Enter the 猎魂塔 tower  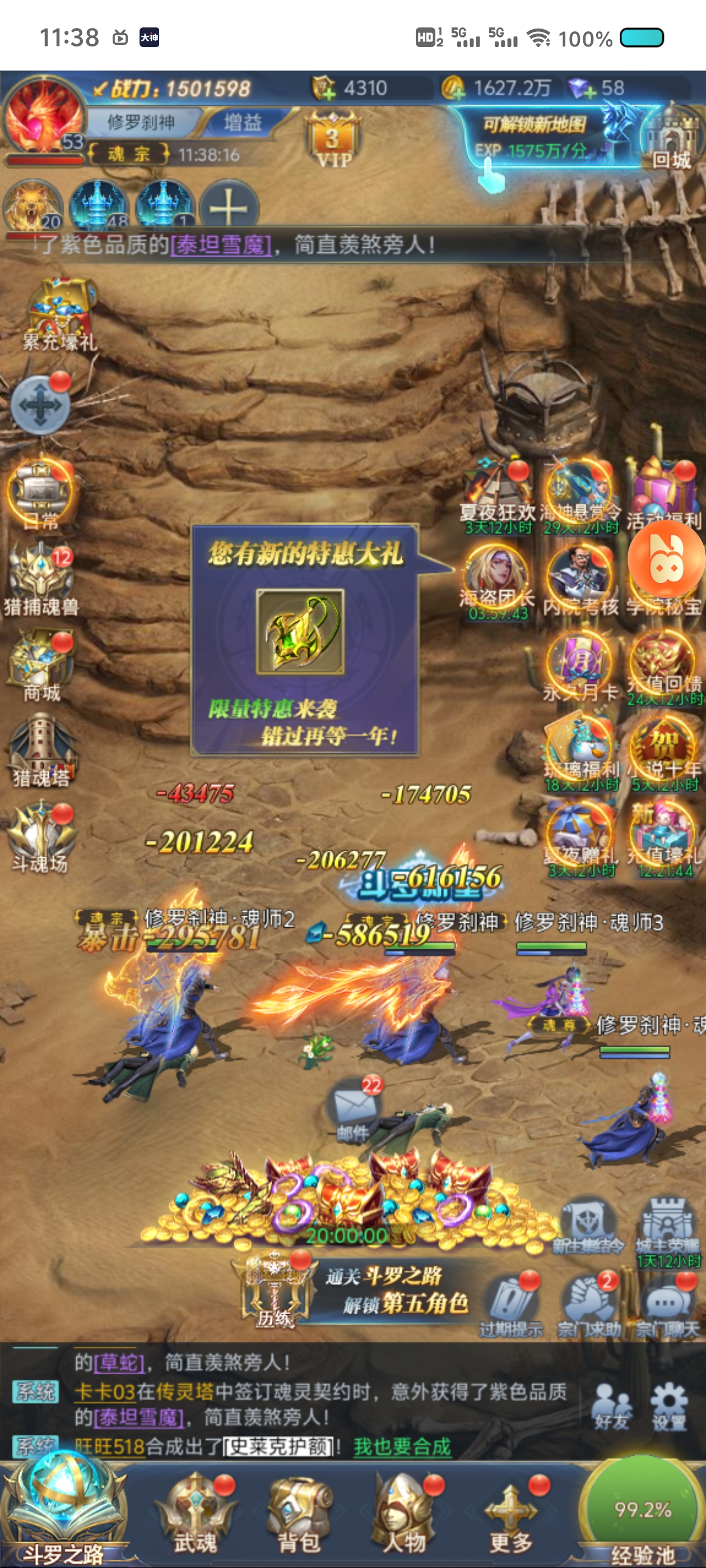[41, 752]
